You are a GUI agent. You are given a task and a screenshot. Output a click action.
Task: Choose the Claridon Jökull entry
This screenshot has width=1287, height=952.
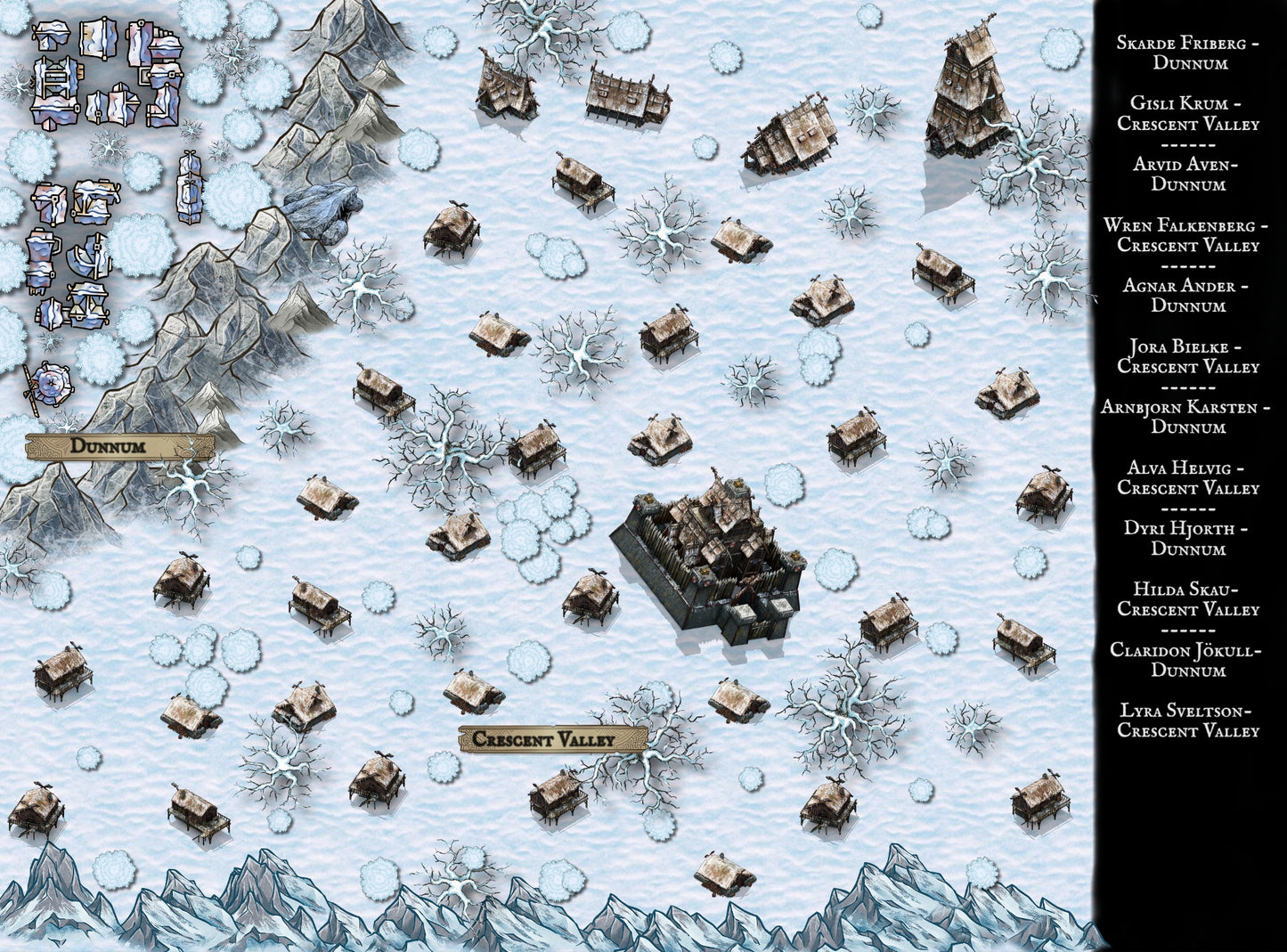pyautogui.click(x=1188, y=660)
